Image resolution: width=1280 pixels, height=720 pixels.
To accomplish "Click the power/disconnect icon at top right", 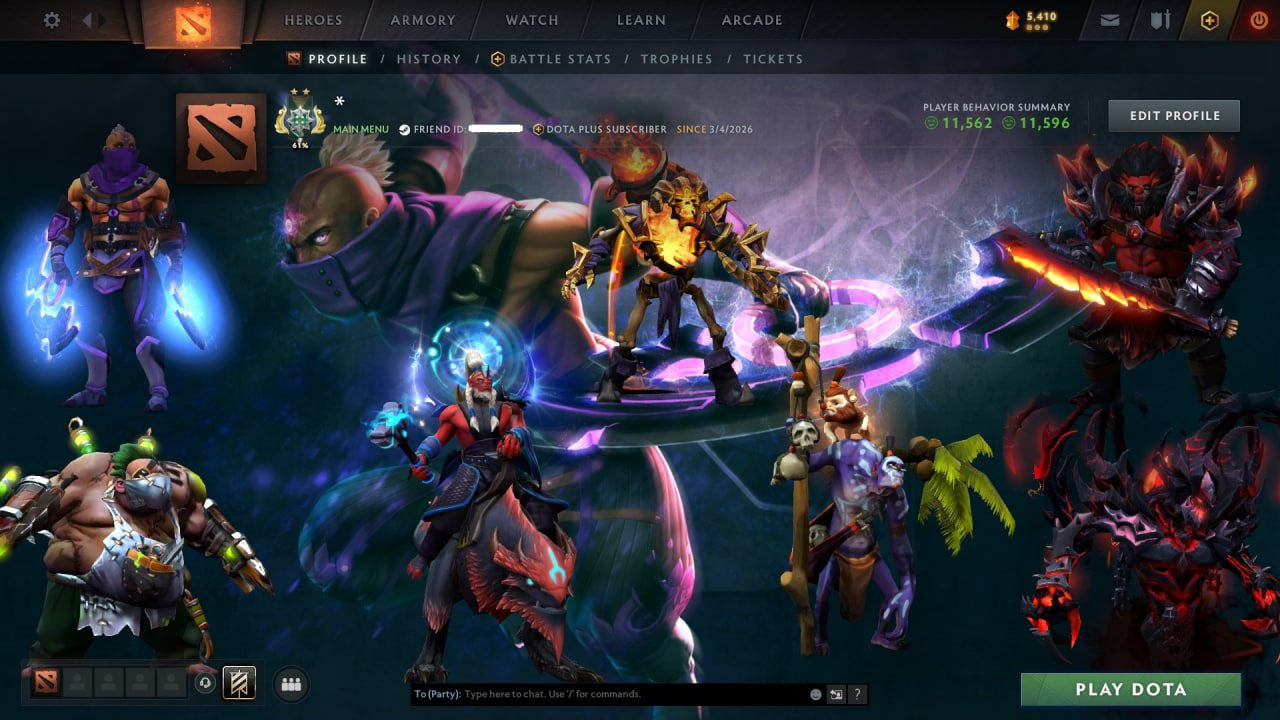I will (x=1257, y=19).
